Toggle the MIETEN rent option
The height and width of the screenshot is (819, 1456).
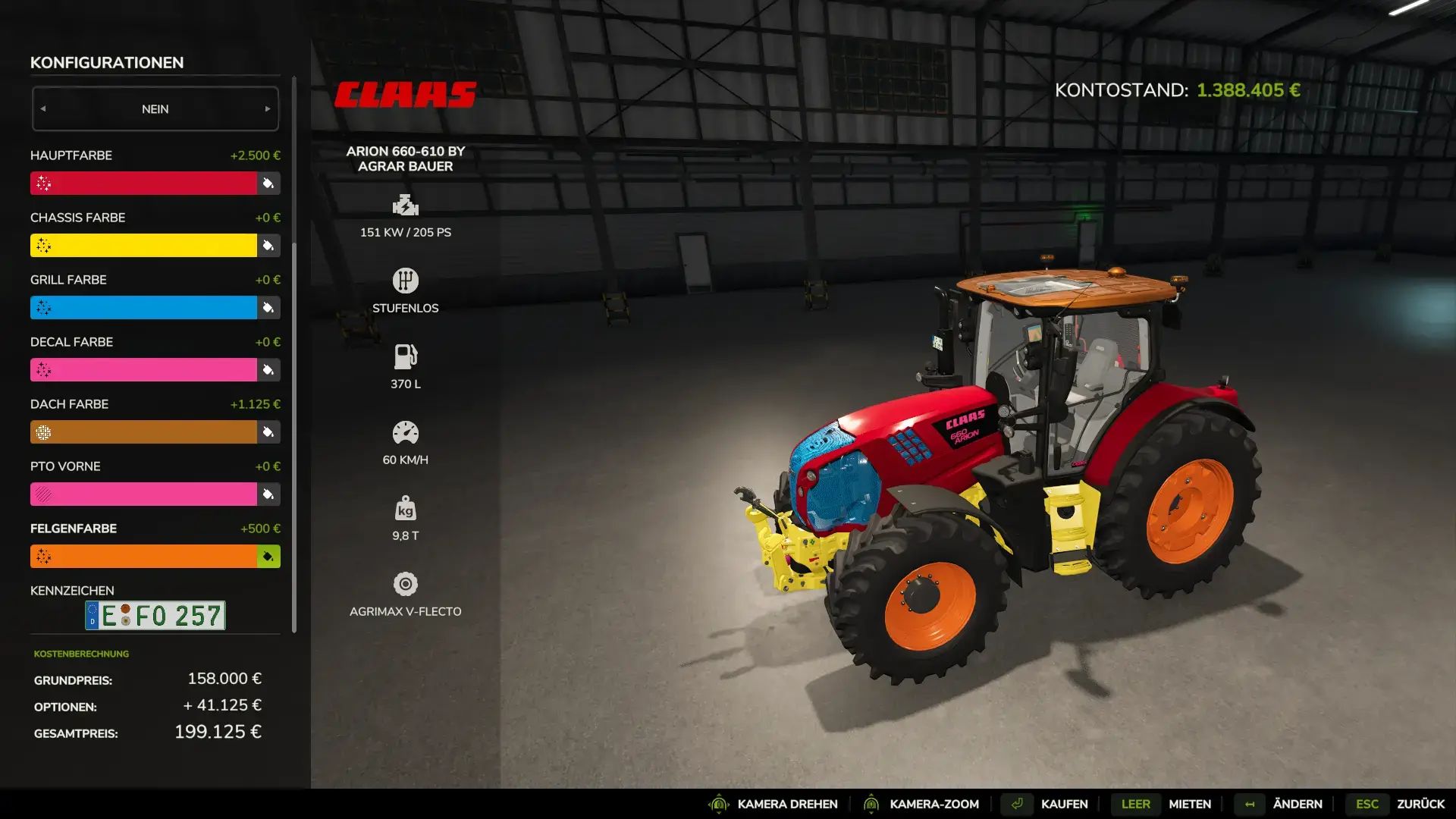(1189, 804)
